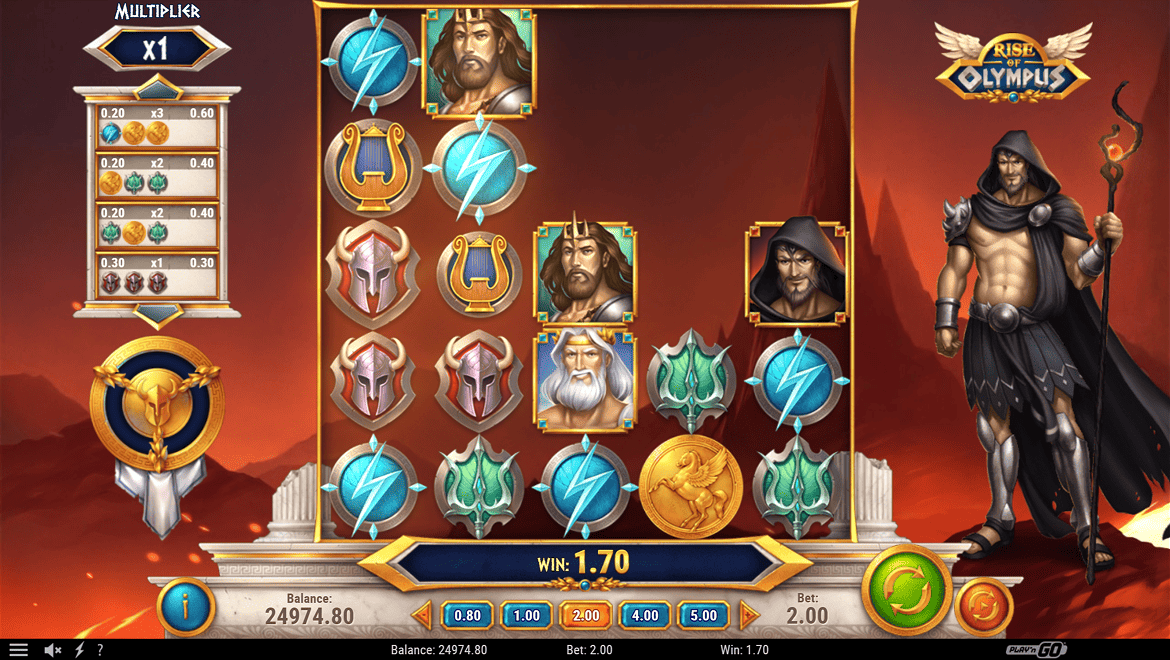Toggle fast play lightning icon

point(79,650)
